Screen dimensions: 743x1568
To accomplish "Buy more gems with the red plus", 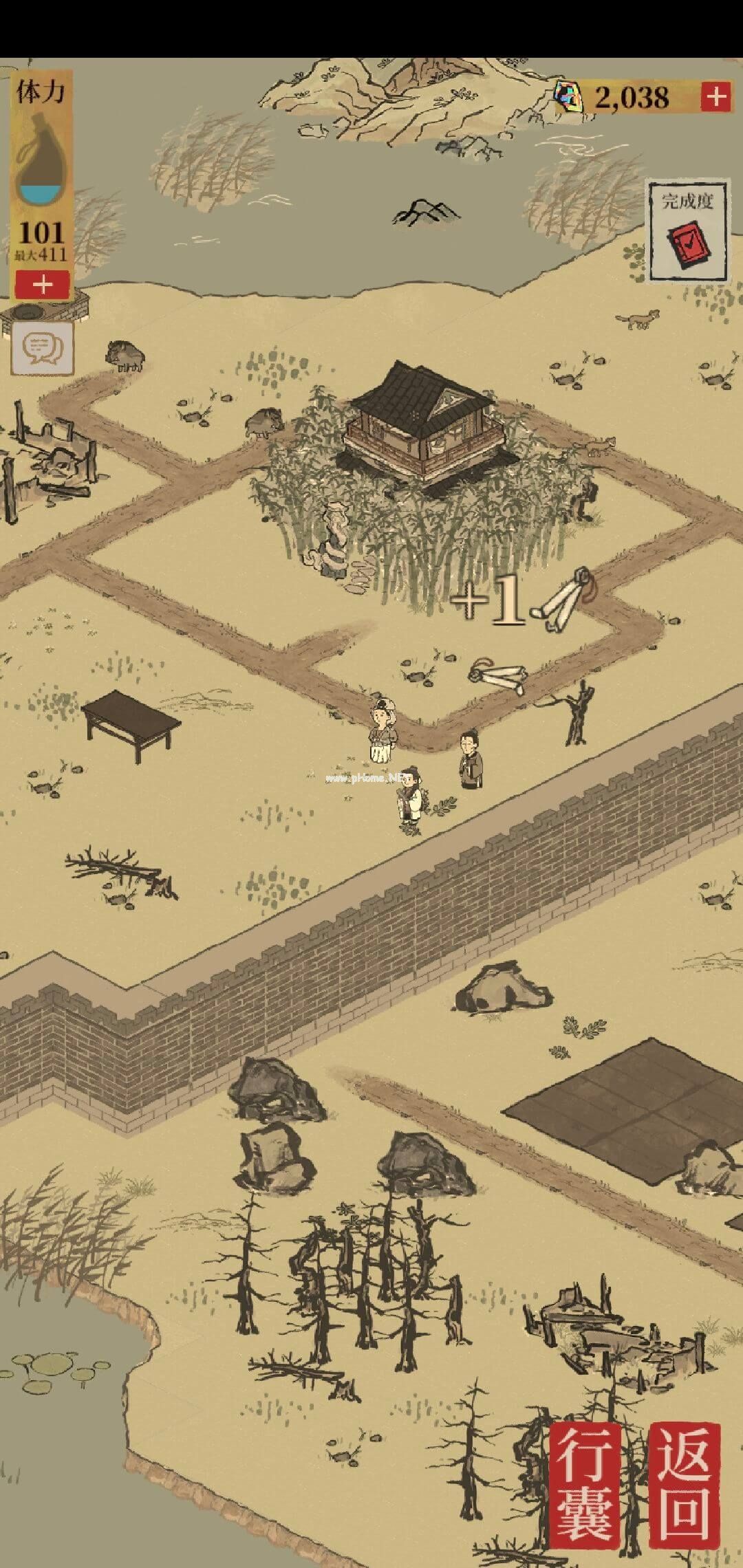I will pos(716,97).
